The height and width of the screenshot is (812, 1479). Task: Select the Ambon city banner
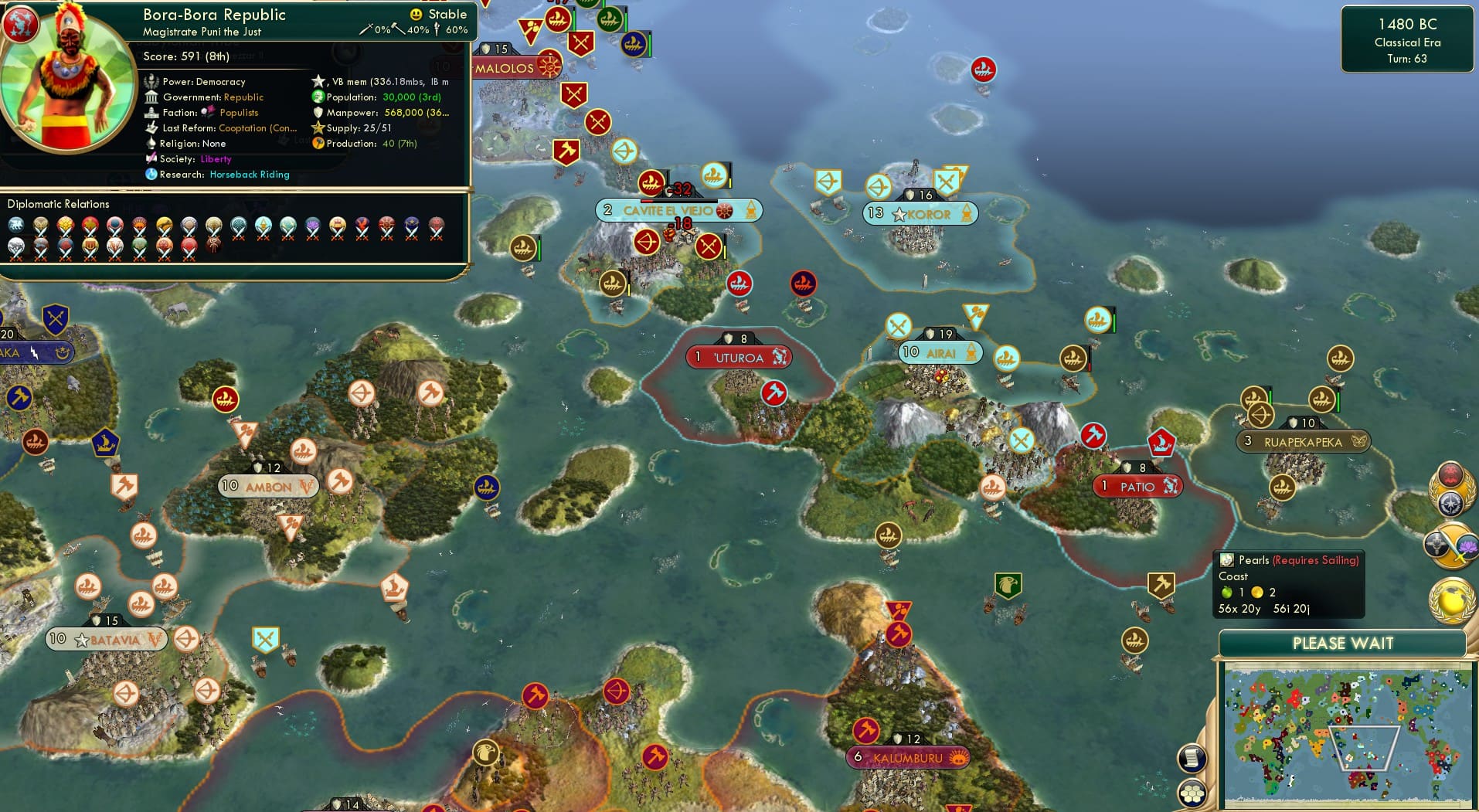(x=268, y=487)
